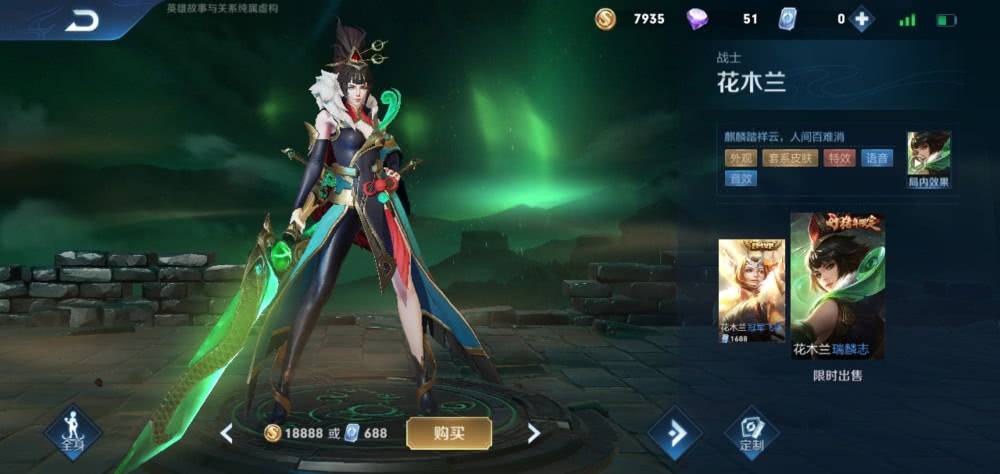
Task: Add more vouchers with the plus button
Action: (x=861, y=19)
